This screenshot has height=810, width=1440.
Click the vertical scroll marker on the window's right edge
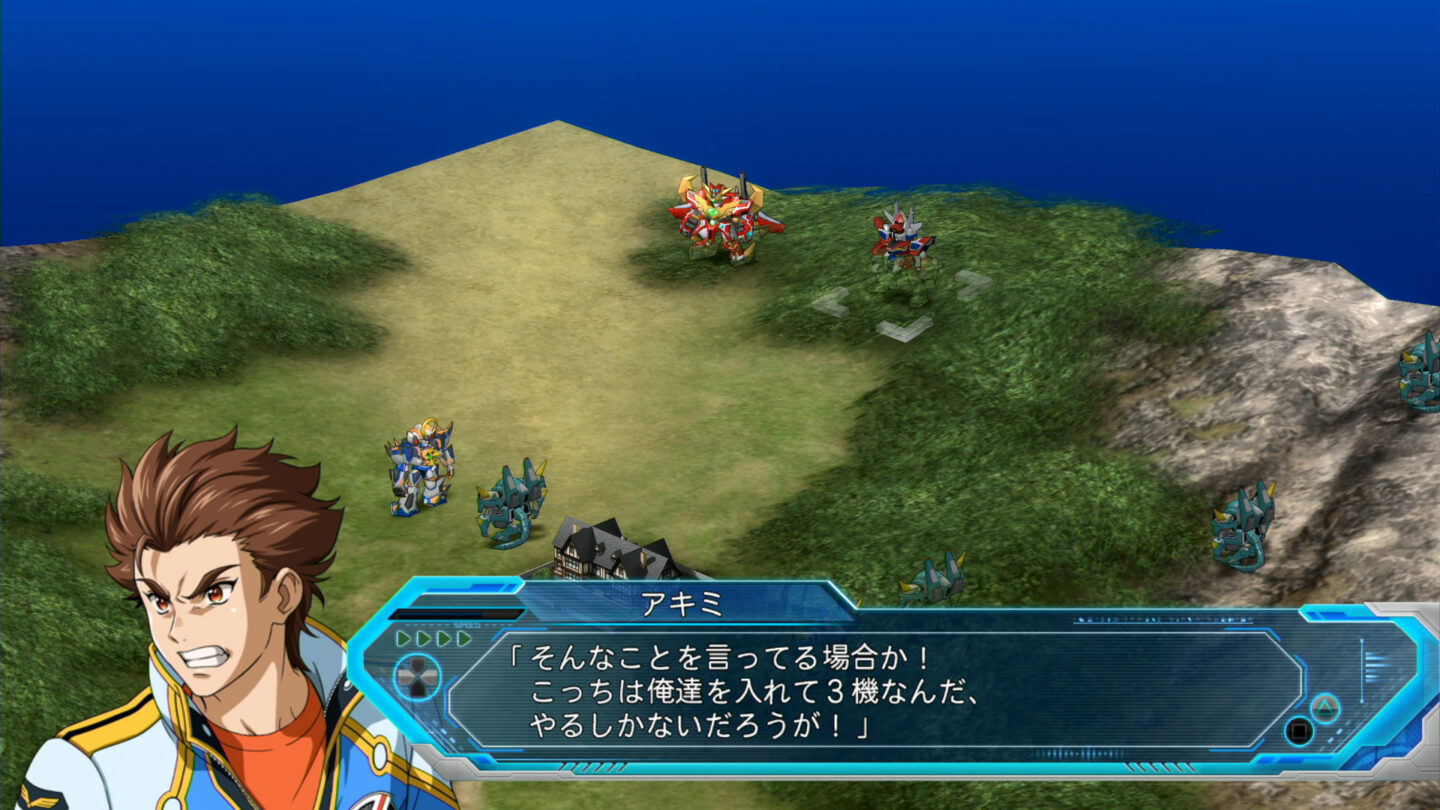click(x=1361, y=669)
